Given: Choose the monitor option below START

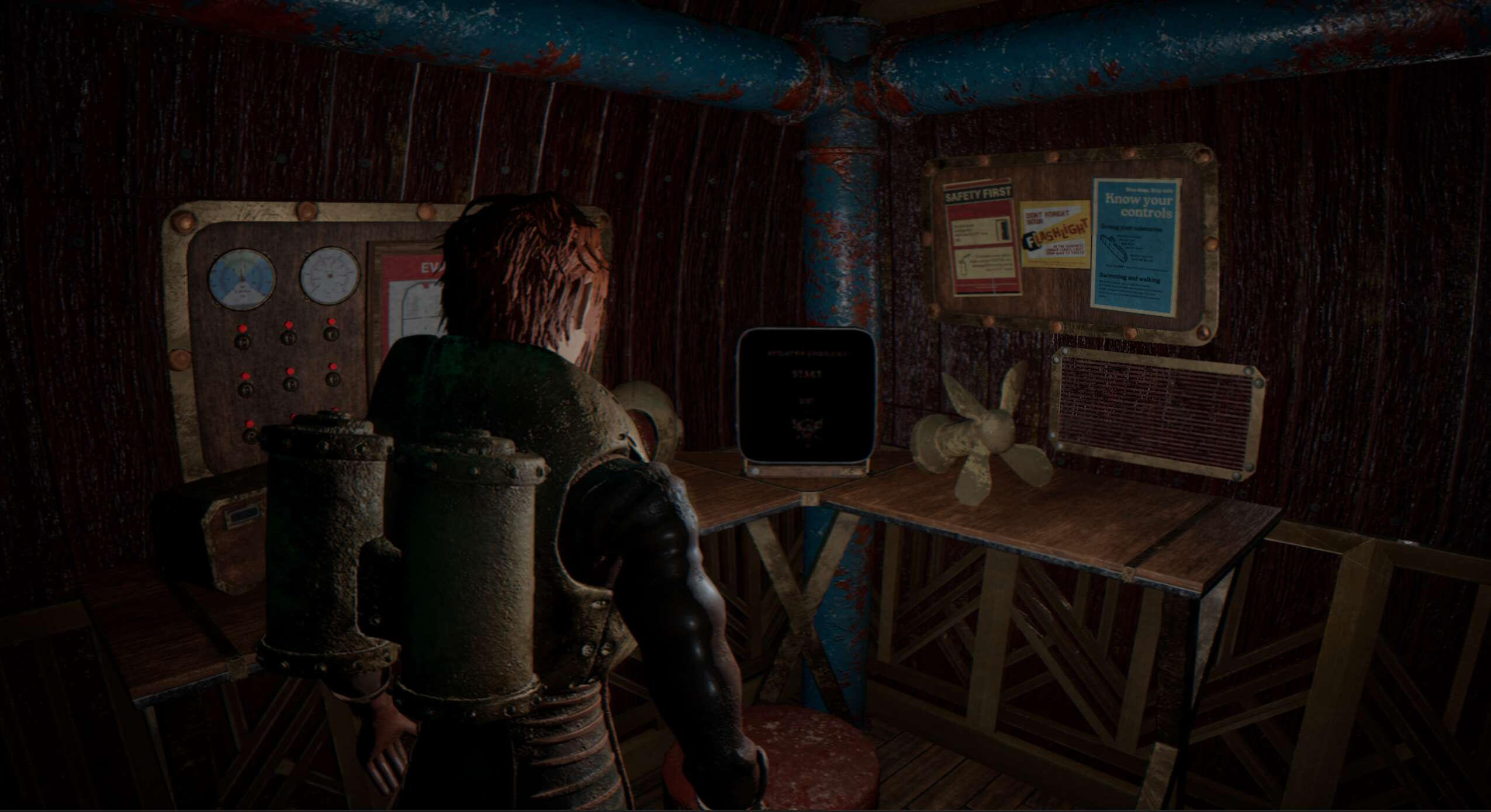Looking at the screenshot, I should (805, 401).
